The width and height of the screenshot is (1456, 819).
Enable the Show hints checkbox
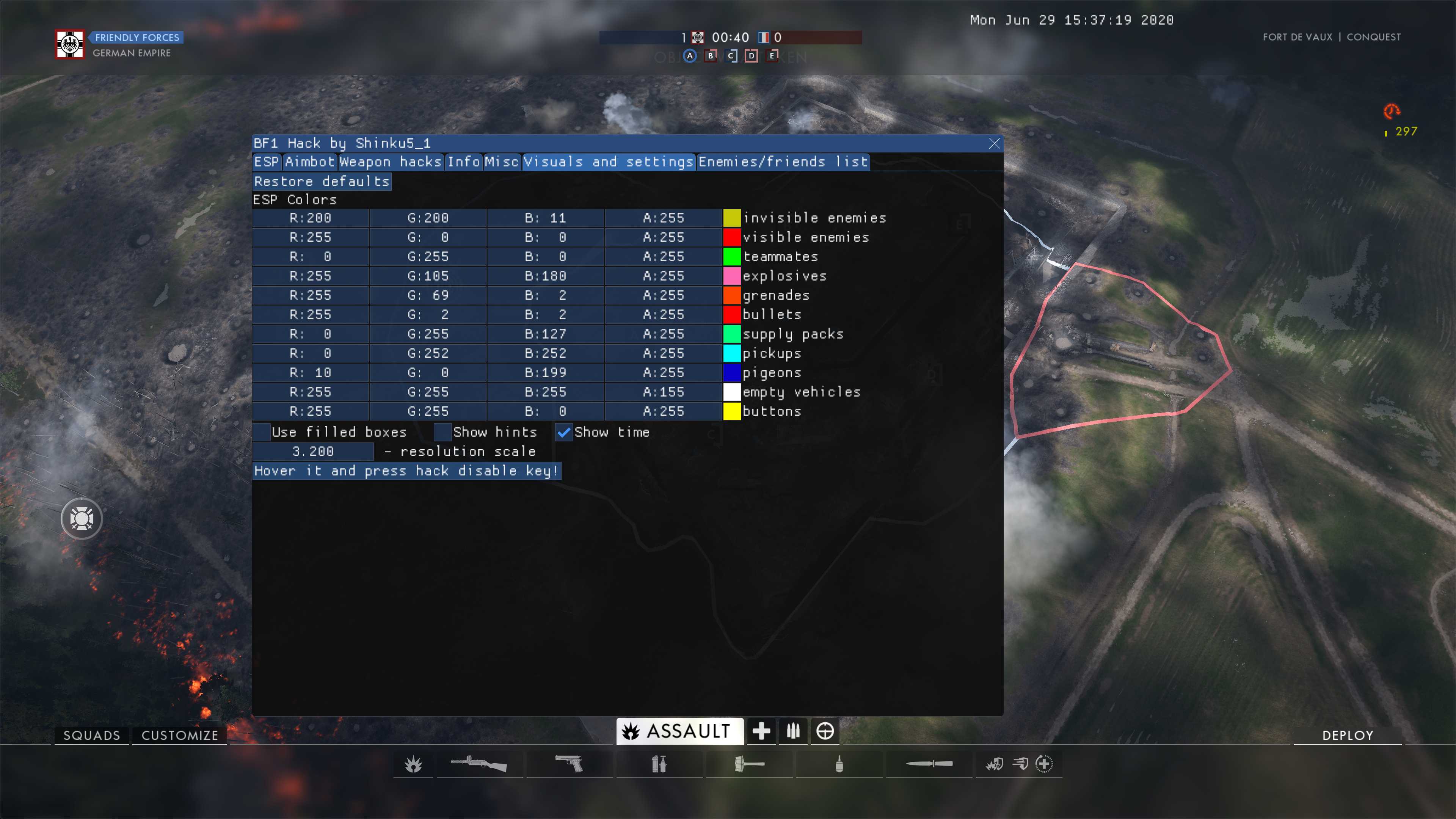pos(442,432)
